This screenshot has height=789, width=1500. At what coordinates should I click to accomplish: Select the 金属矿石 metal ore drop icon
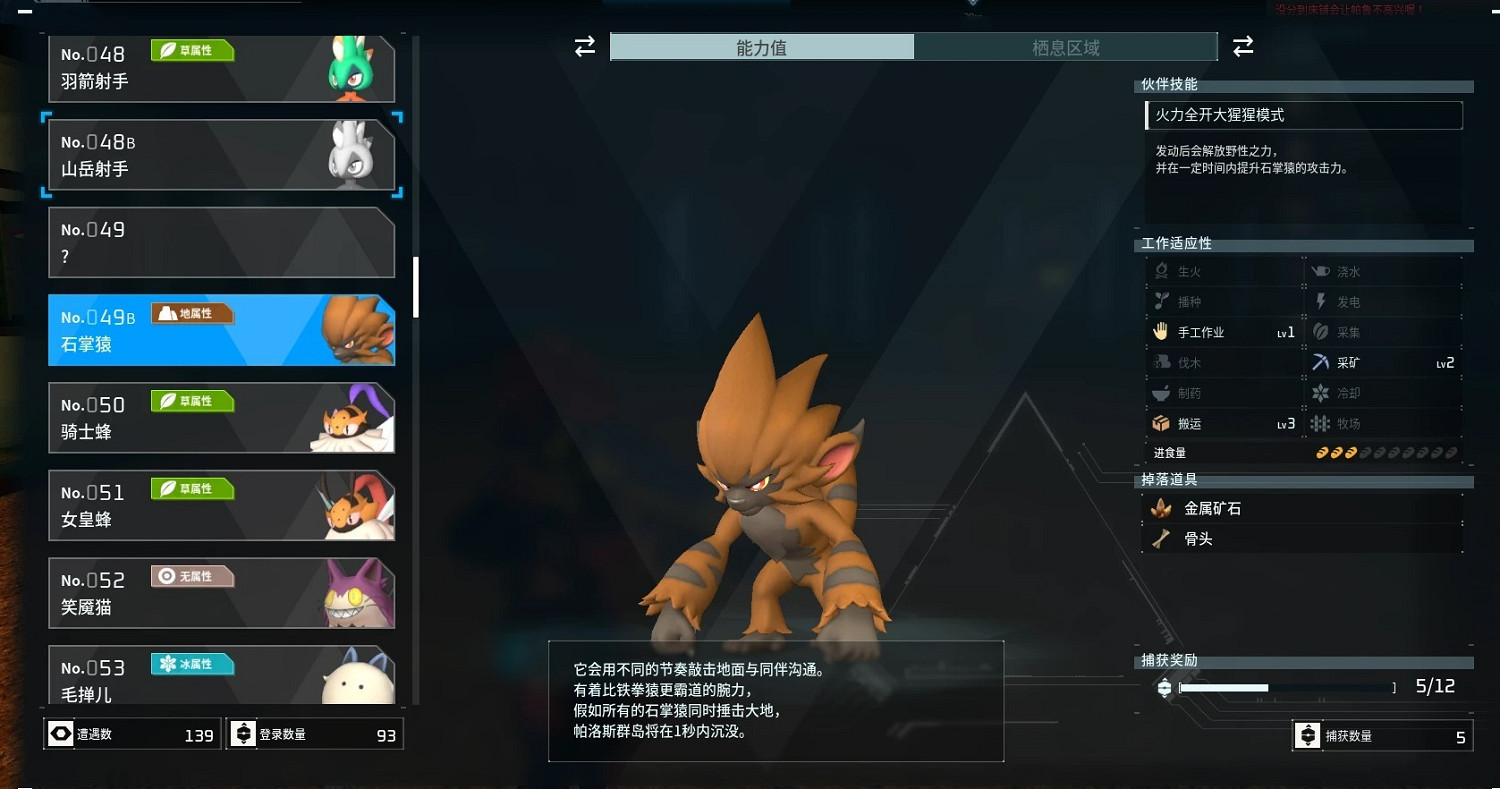[x=1162, y=507]
